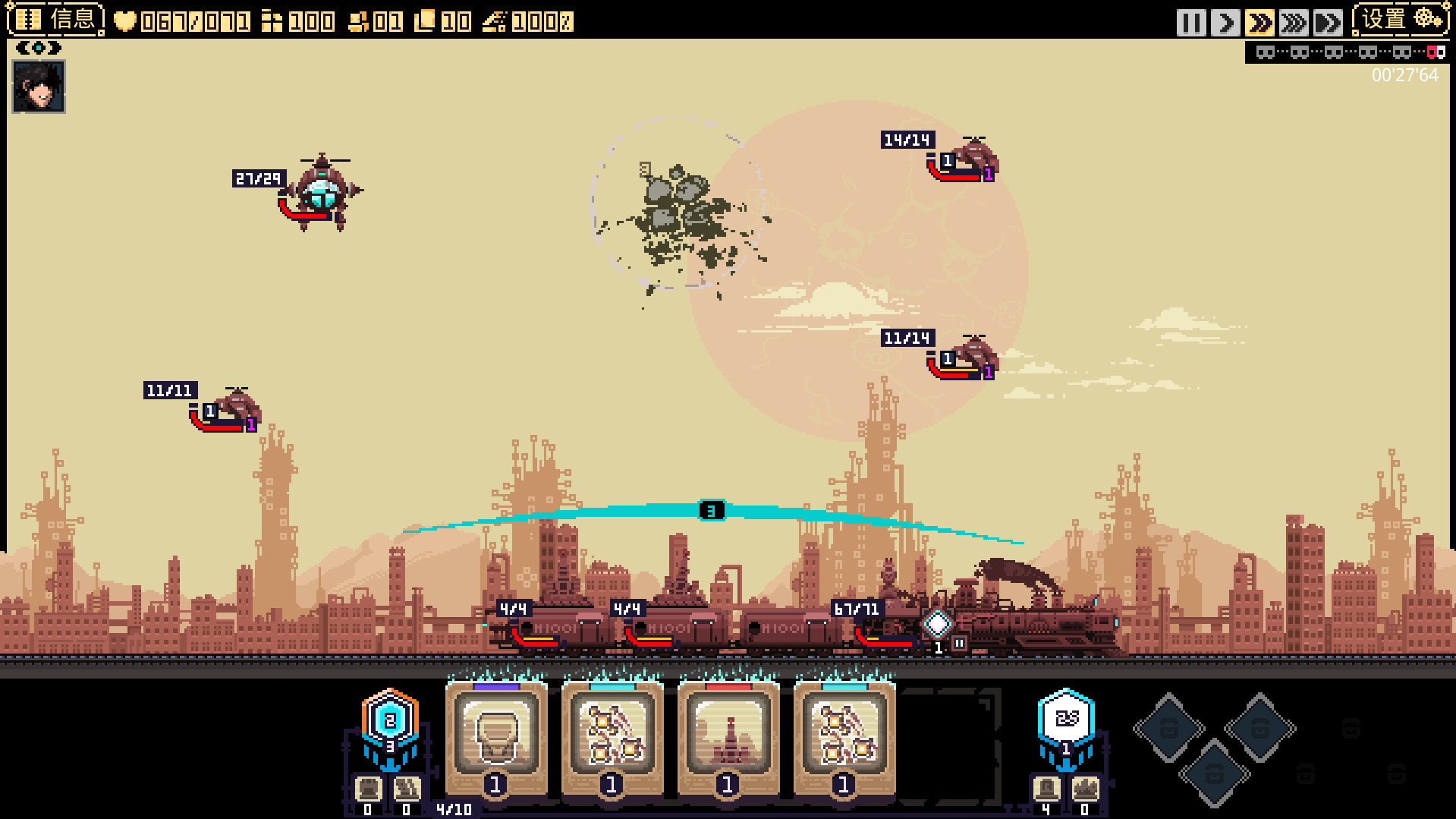The image size is (1456, 819).
Task: Switch to triple-arrow fast speed
Action: tap(1293, 23)
